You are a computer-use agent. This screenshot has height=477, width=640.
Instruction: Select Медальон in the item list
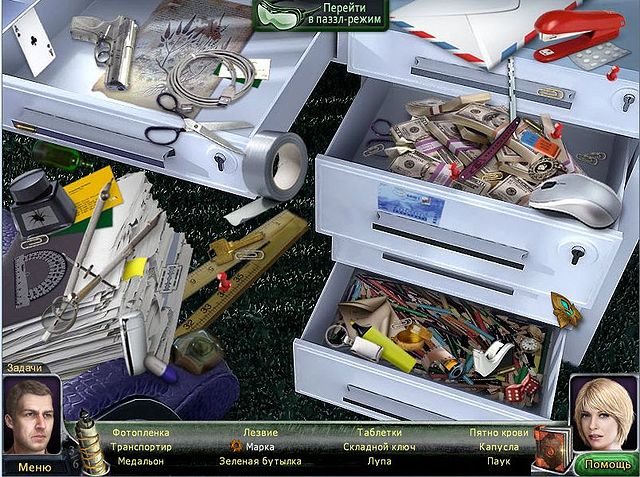click(x=141, y=462)
